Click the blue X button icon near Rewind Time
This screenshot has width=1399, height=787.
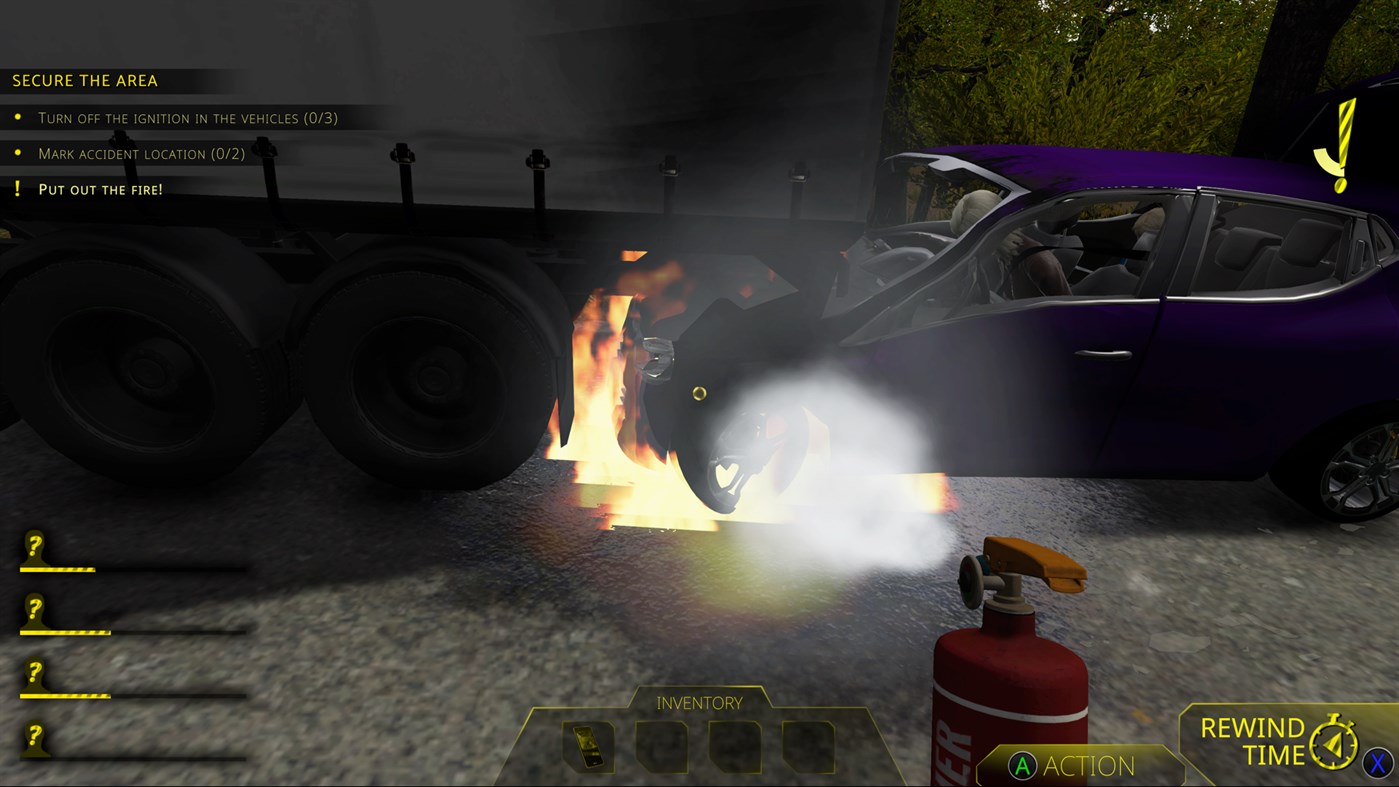click(1376, 763)
